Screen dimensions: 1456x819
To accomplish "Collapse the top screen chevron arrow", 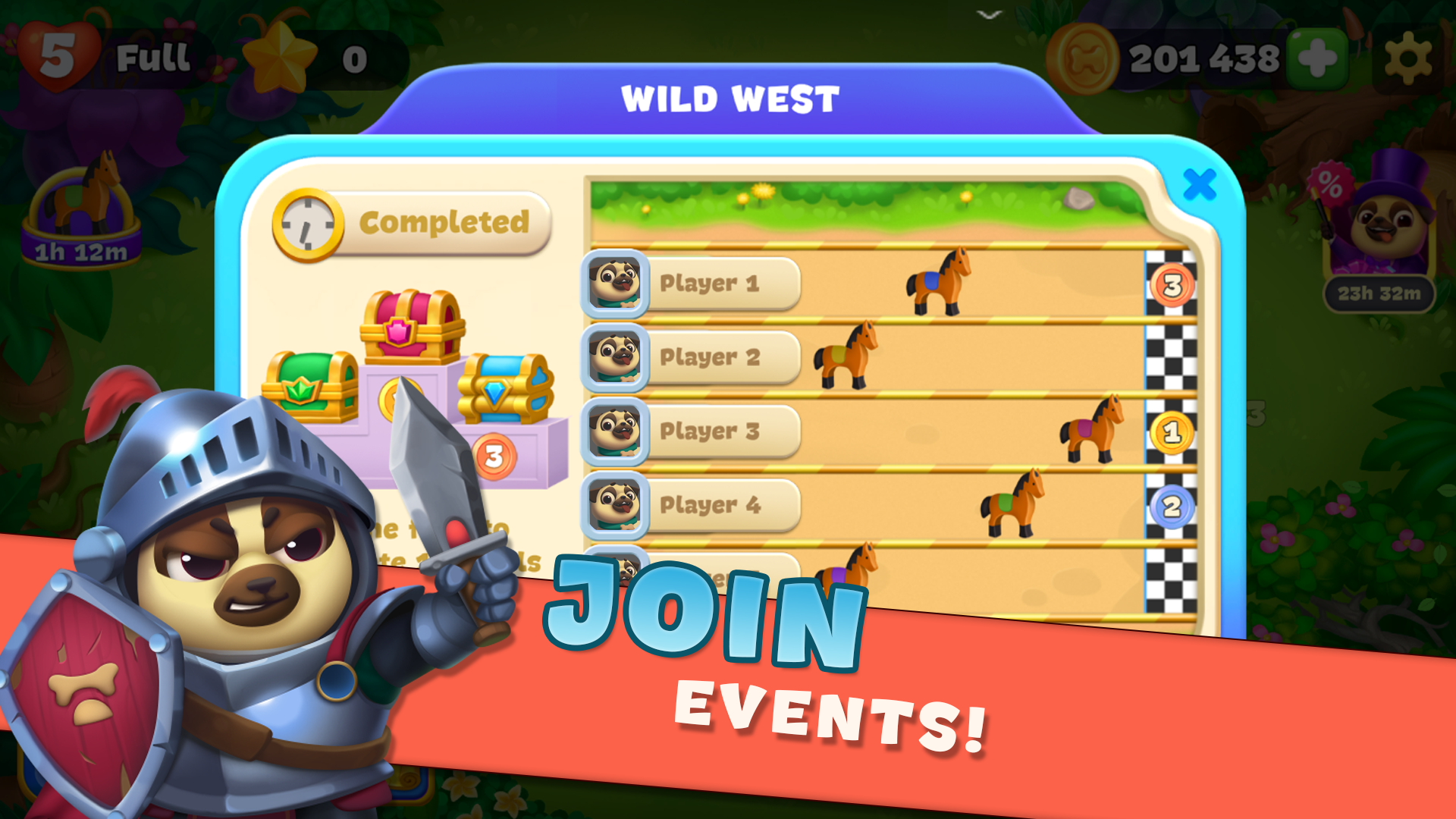I will 989,14.
